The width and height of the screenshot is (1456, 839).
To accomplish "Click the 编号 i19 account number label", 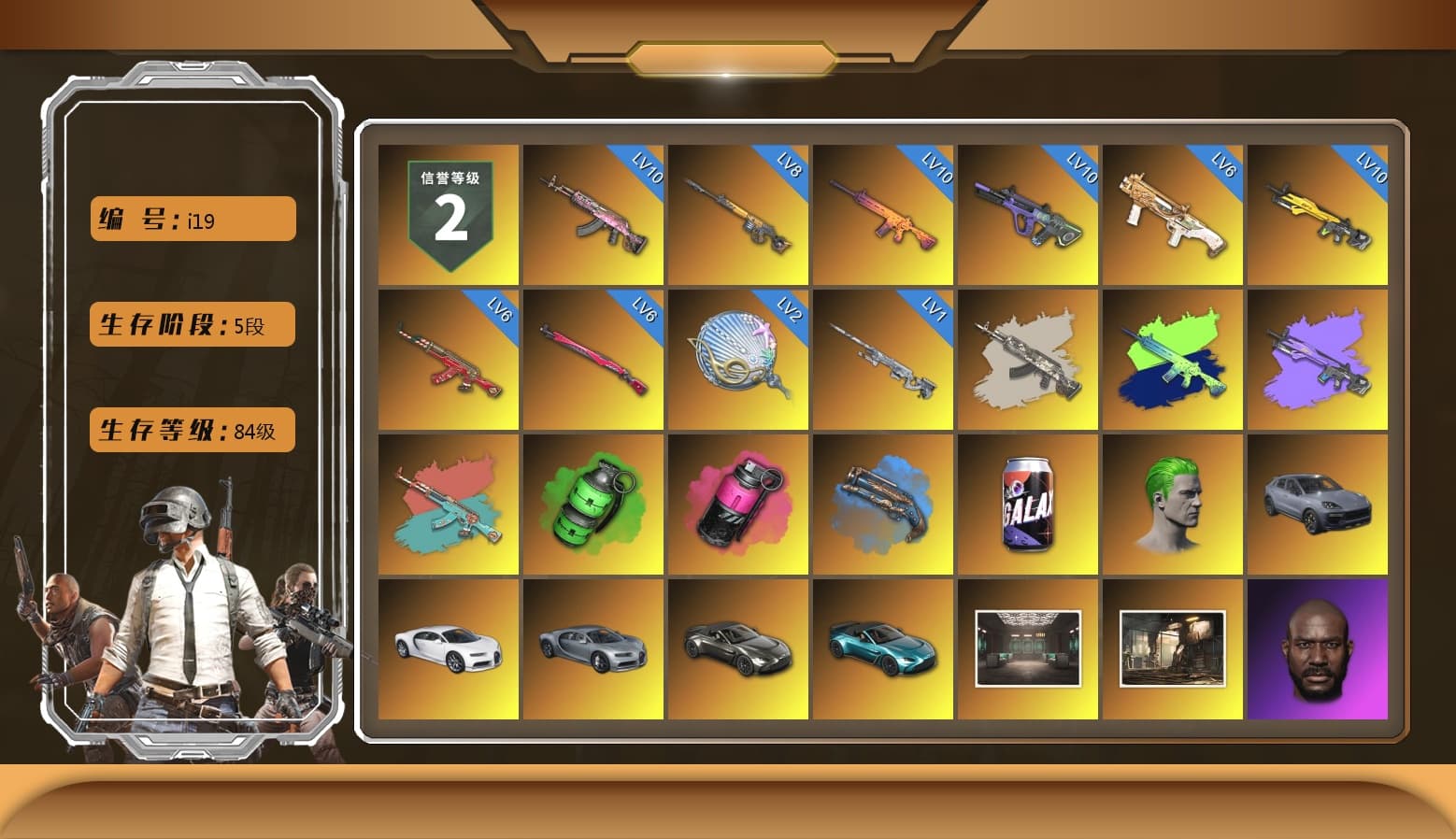I will pyautogui.click(x=191, y=218).
